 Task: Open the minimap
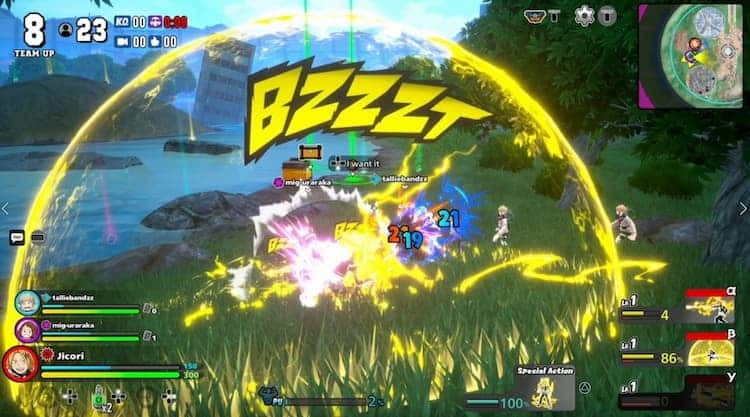[x=693, y=55]
